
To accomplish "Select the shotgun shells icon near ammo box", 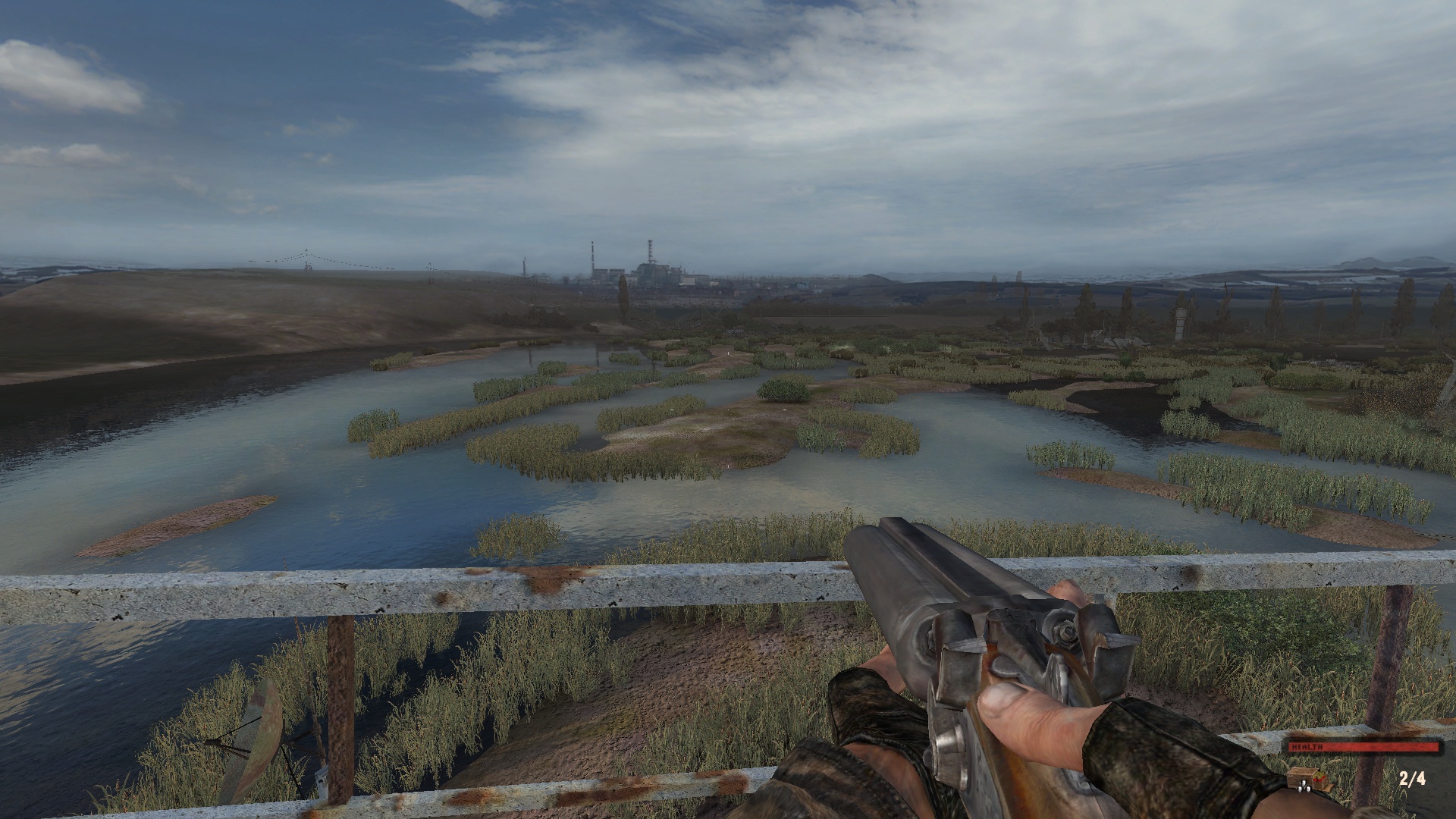I will tap(1319, 781).
